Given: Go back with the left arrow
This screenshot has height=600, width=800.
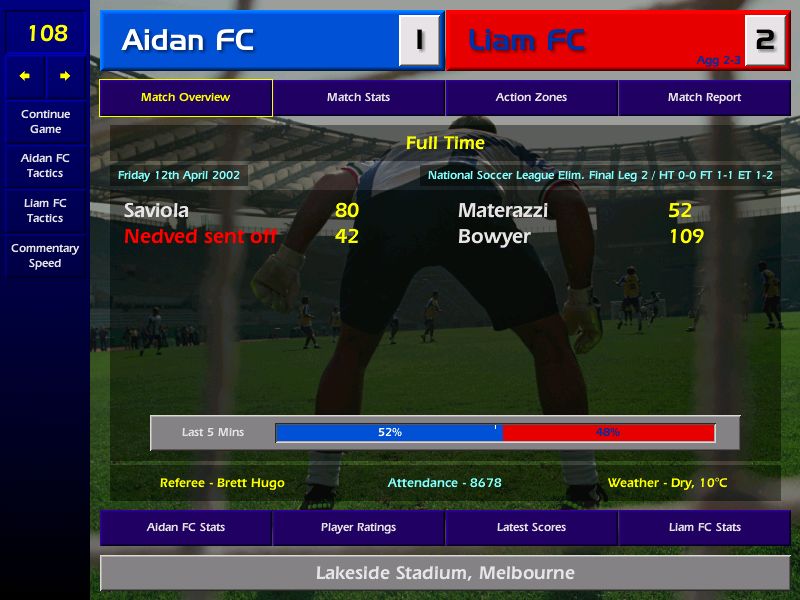Looking at the screenshot, I should coord(25,76).
